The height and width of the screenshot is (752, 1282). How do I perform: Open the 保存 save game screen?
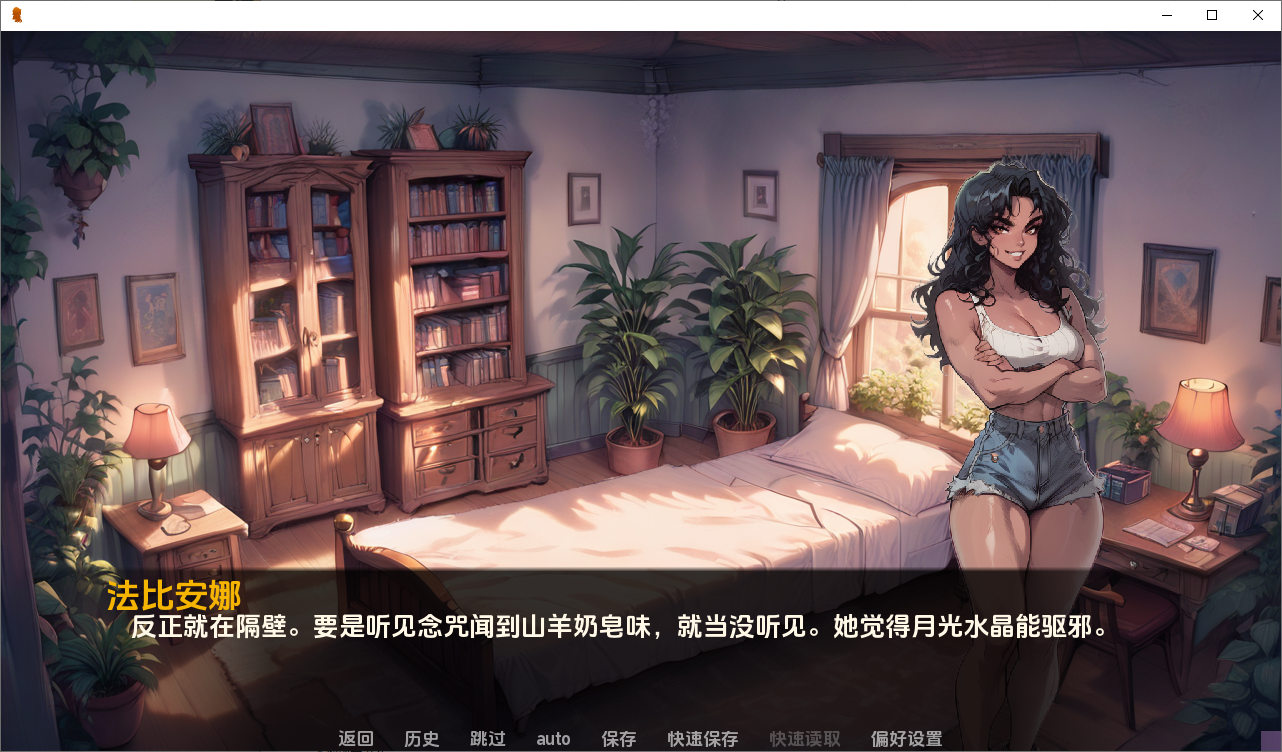tap(618, 739)
